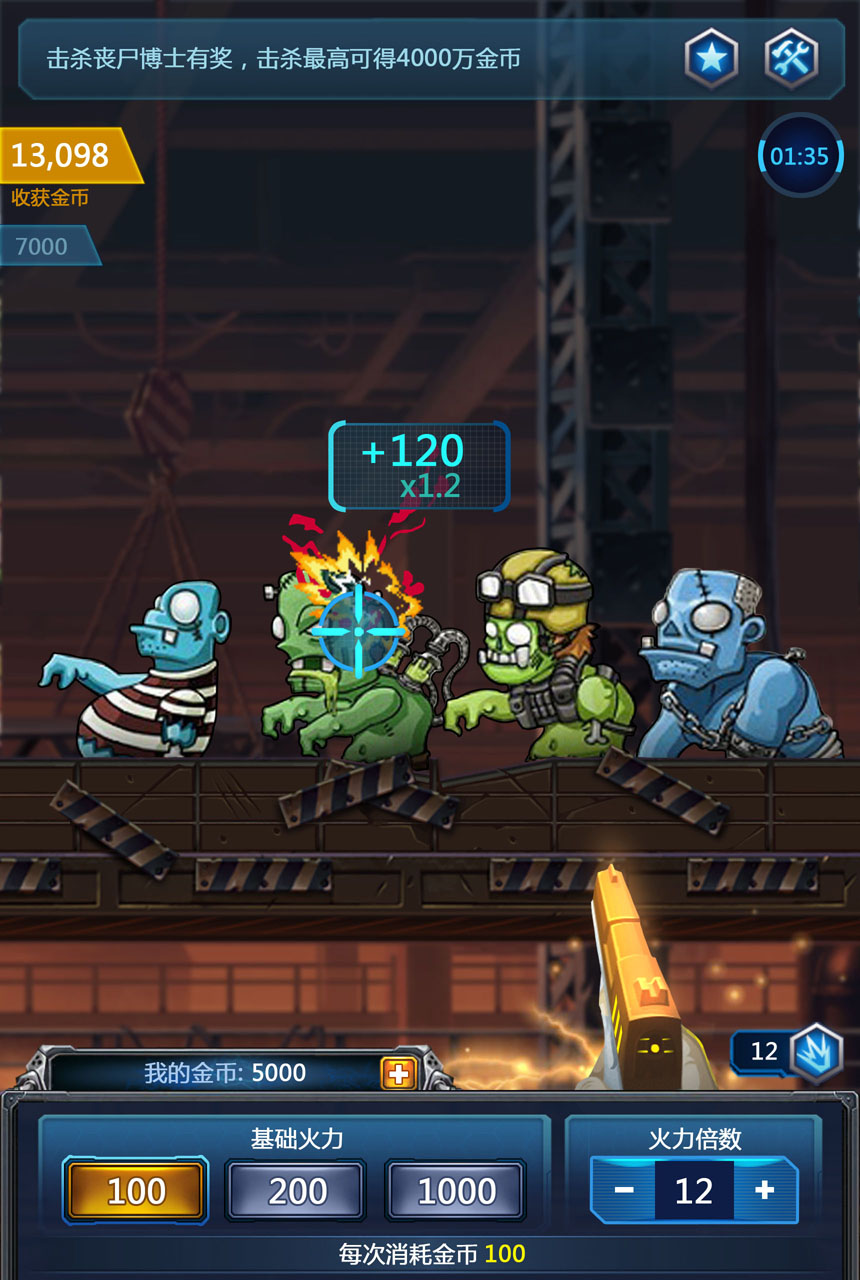Viewport: 860px width, 1280px height.
Task: Open the star hexagon icon
Action: pyautogui.click(x=711, y=58)
